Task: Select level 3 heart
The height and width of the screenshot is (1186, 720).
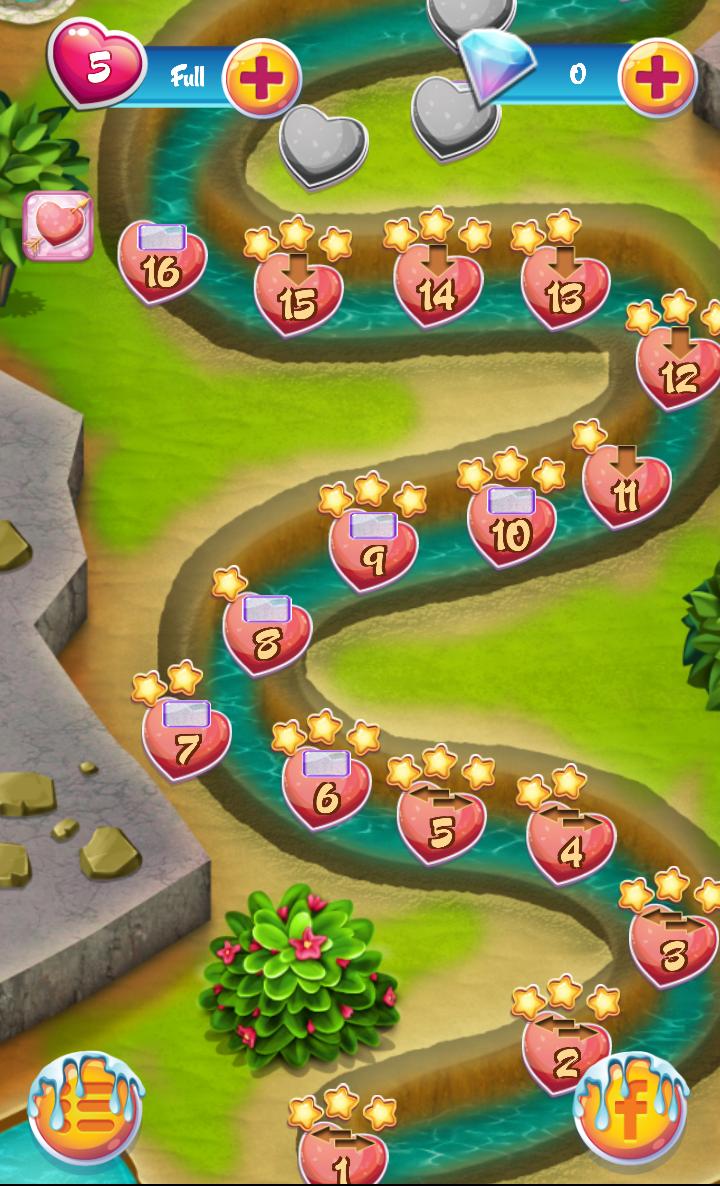Action: 673,946
